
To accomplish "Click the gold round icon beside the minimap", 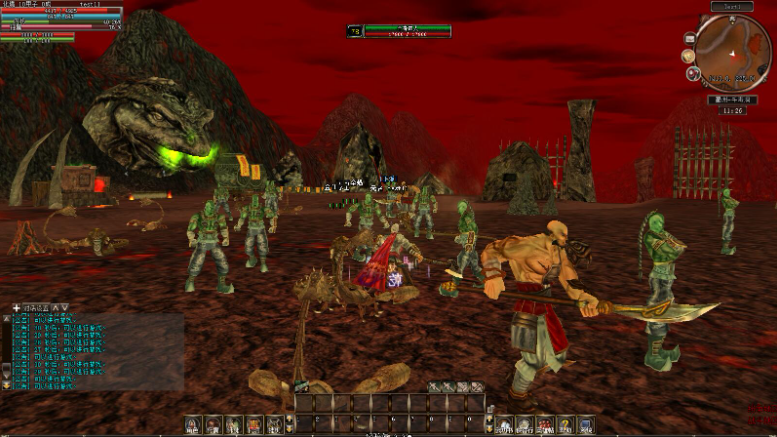I will pyautogui.click(x=688, y=55).
